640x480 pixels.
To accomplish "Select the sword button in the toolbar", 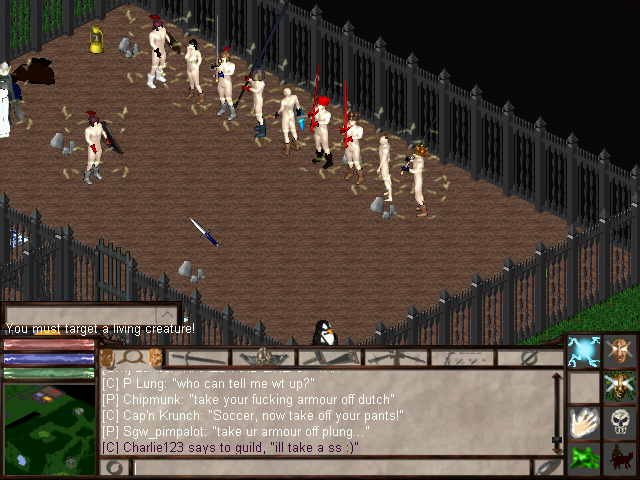I will click(x=198, y=357).
